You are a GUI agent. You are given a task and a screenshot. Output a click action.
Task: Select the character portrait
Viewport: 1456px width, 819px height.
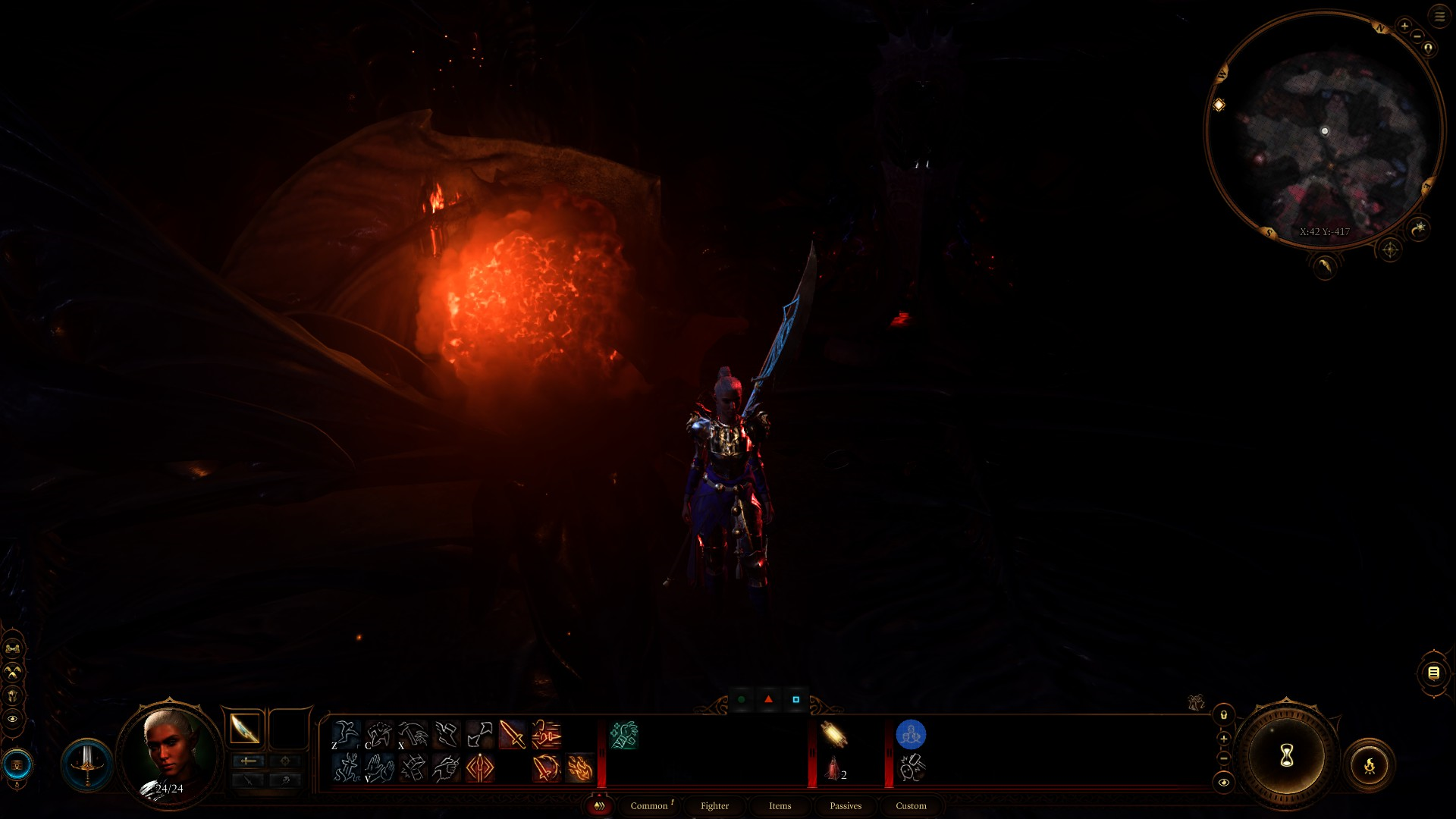(170, 752)
